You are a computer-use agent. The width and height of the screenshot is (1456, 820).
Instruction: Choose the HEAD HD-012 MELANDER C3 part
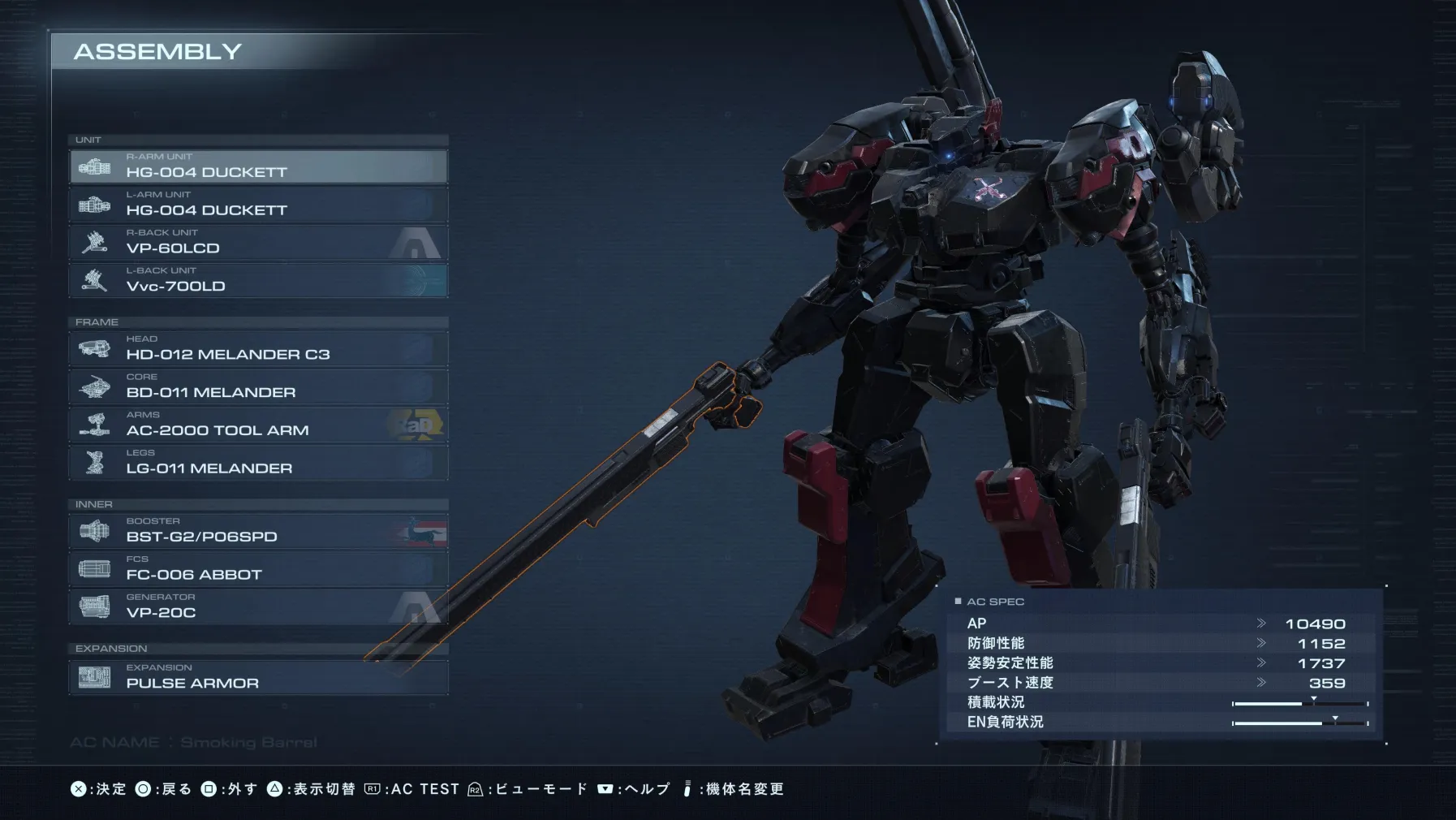point(258,349)
